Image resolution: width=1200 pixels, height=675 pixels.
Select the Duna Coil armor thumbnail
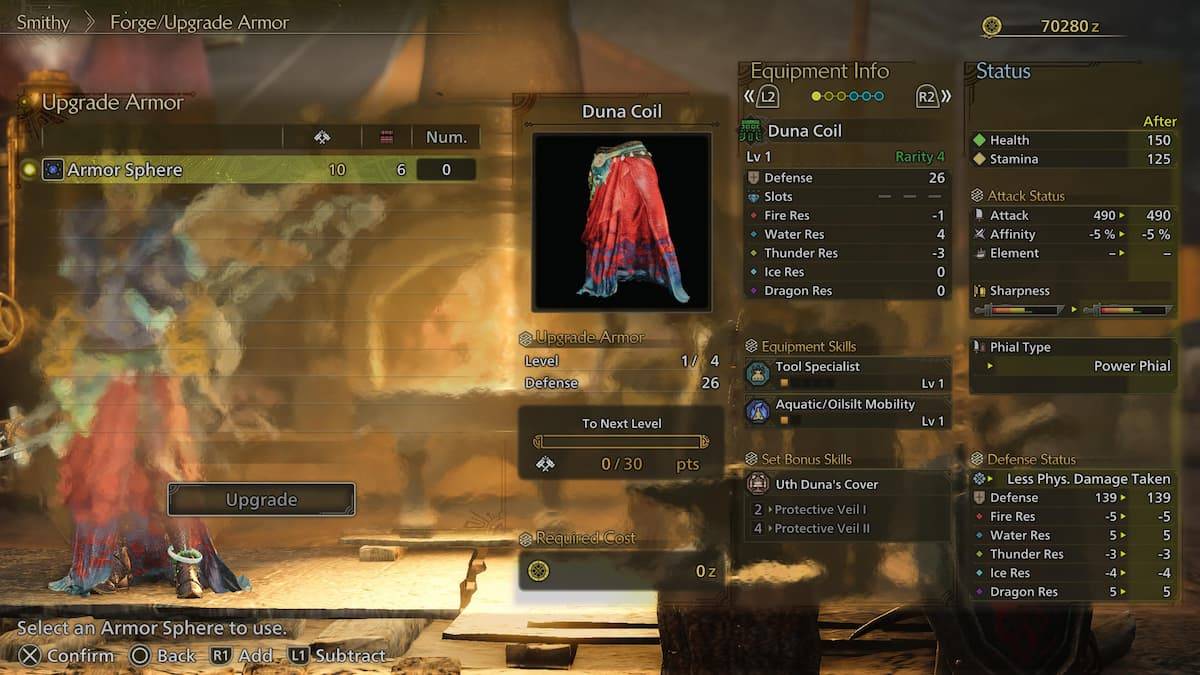621,221
